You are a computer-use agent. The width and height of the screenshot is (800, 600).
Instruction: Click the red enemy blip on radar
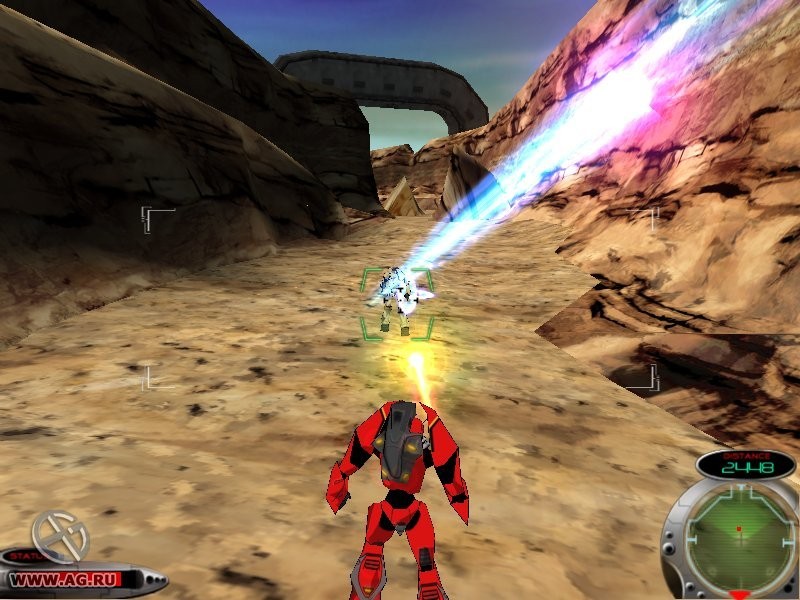[738, 527]
